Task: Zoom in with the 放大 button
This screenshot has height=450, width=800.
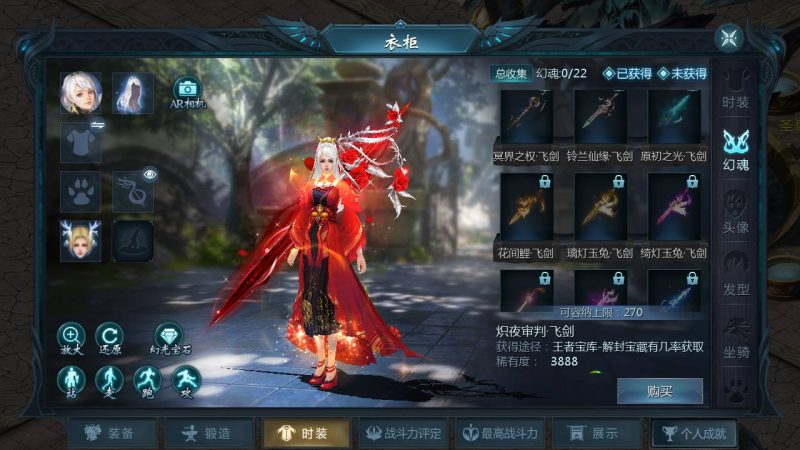Action: 72,339
